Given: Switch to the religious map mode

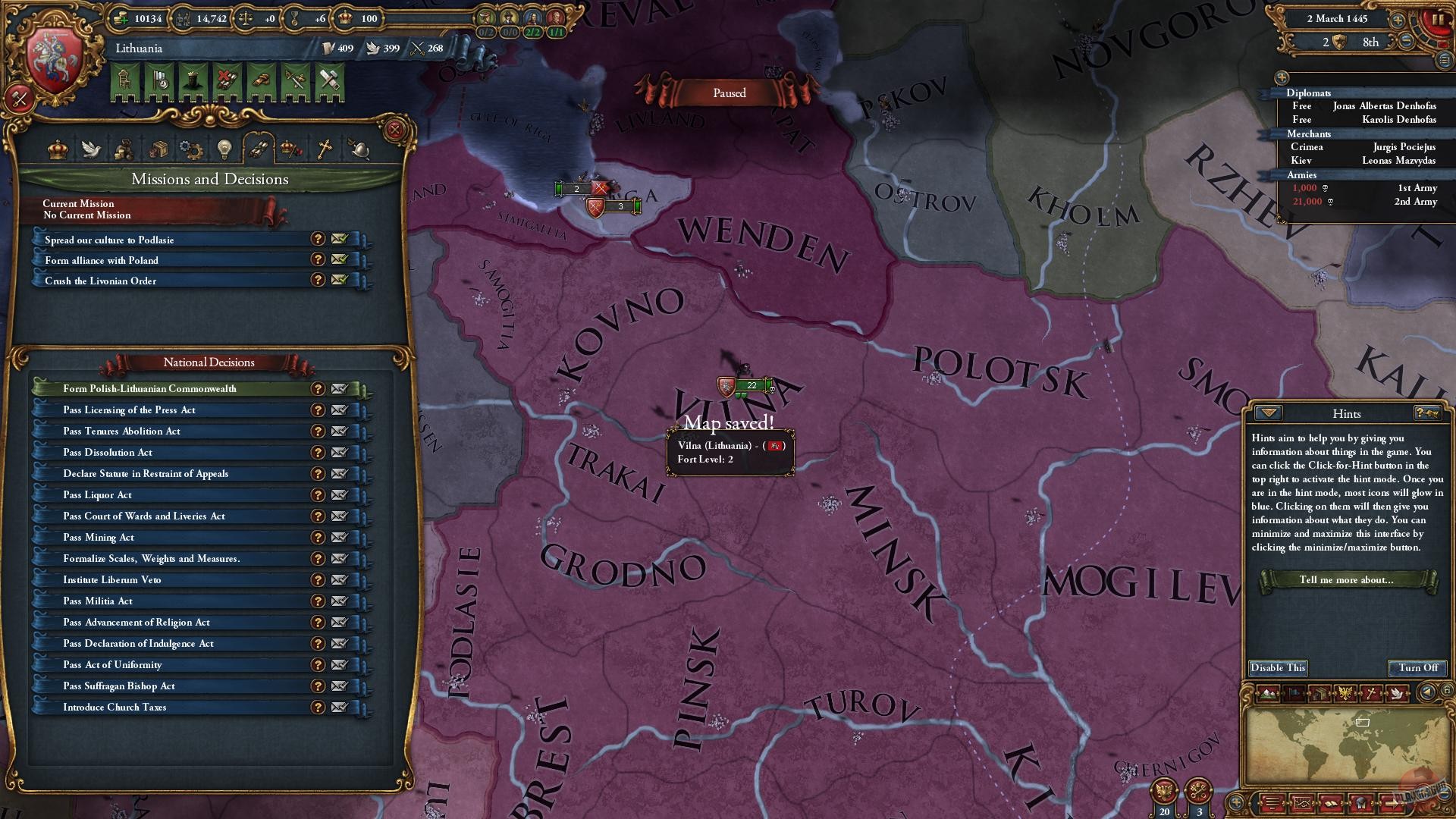Looking at the screenshot, I should 1372,693.
